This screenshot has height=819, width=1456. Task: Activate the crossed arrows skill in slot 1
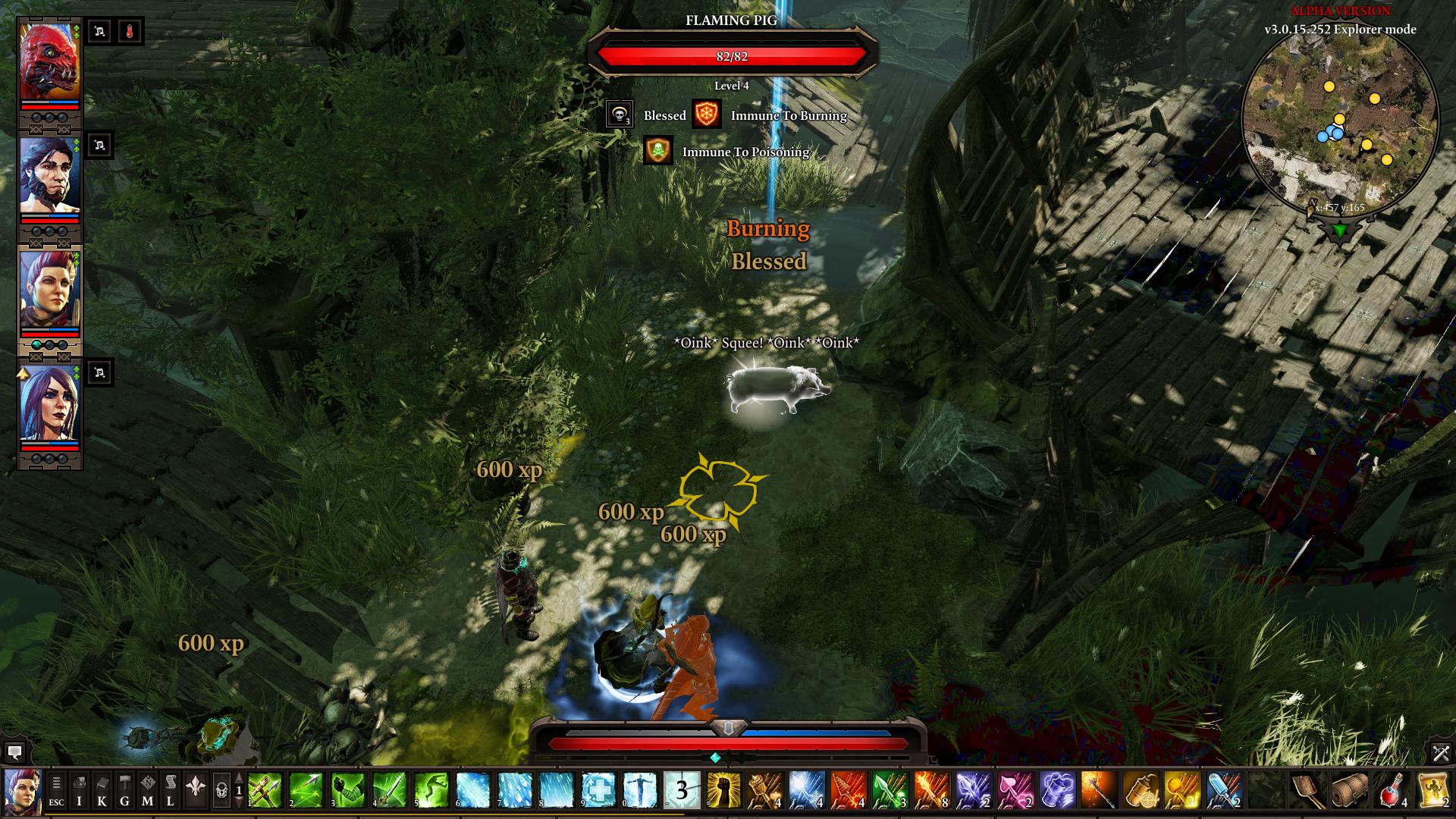click(x=265, y=790)
